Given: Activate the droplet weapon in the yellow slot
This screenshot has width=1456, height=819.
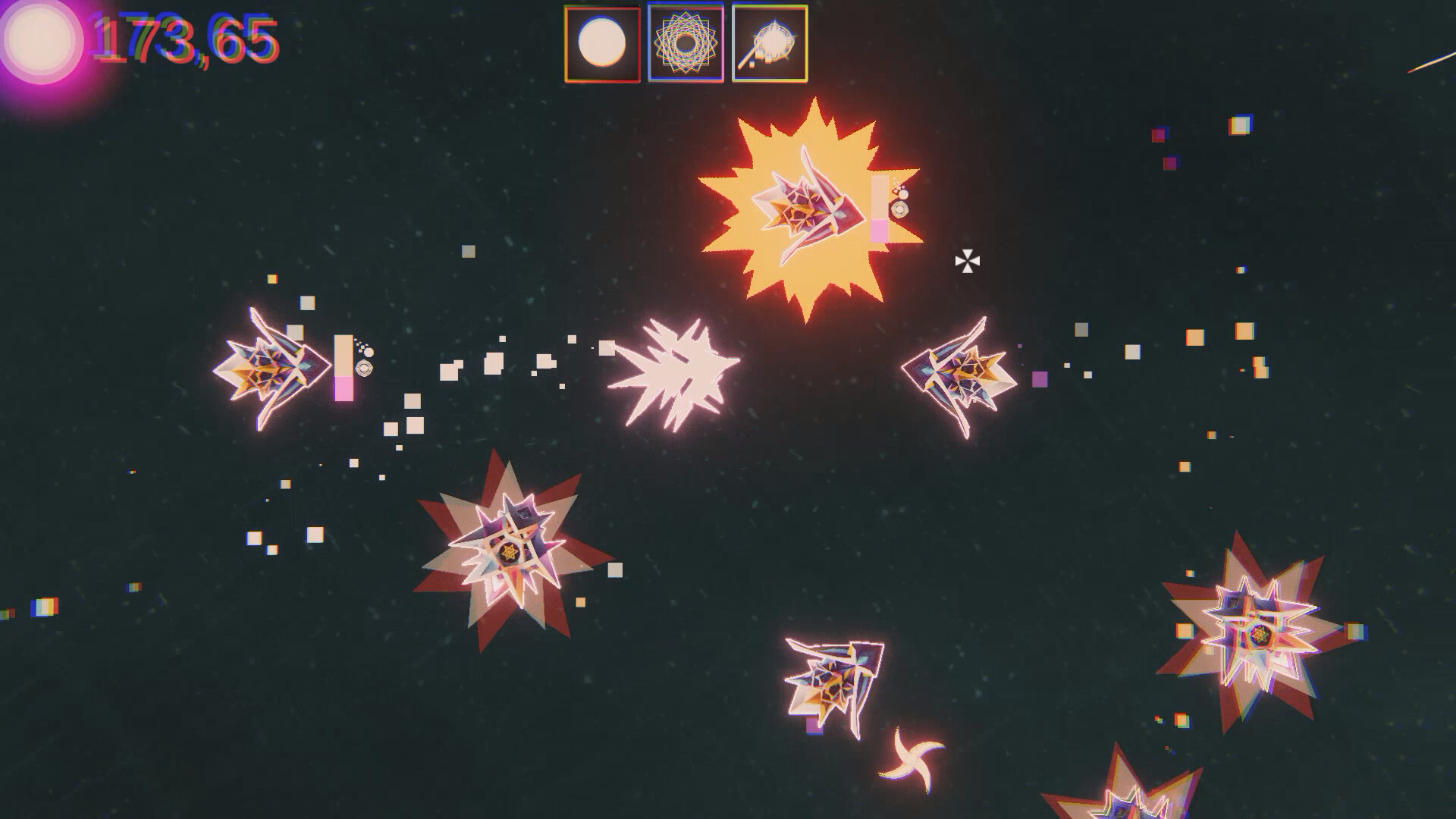Looking at the screenshot, I should (770, 44).
